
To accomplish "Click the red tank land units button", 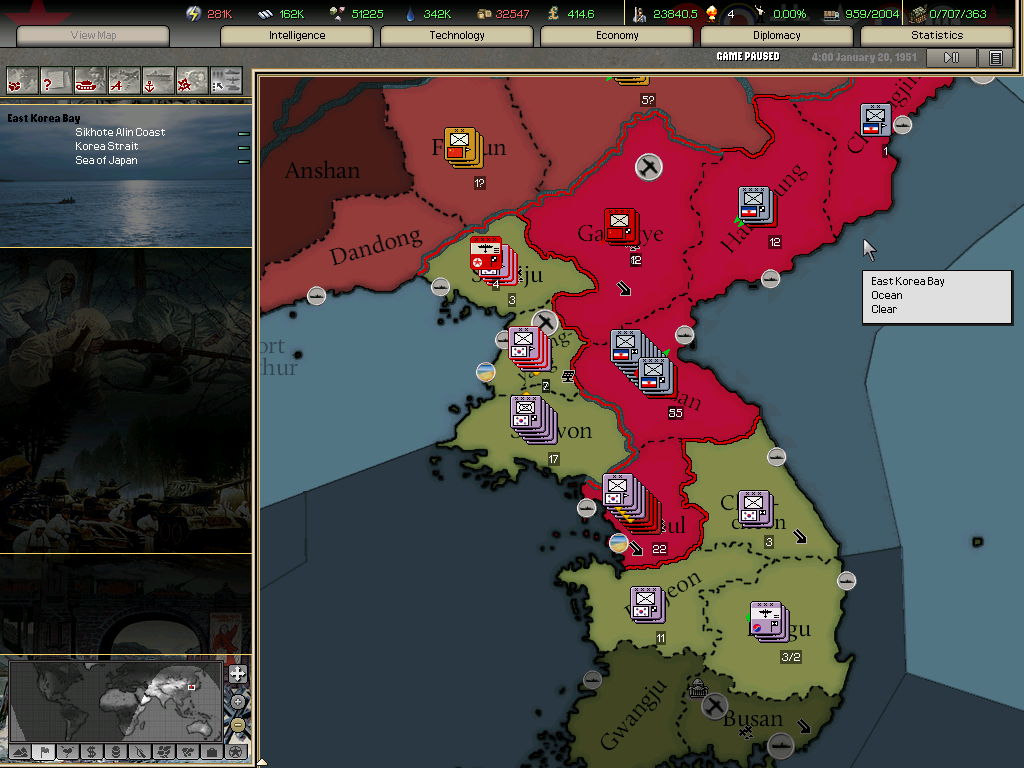I will click(90, 79).
